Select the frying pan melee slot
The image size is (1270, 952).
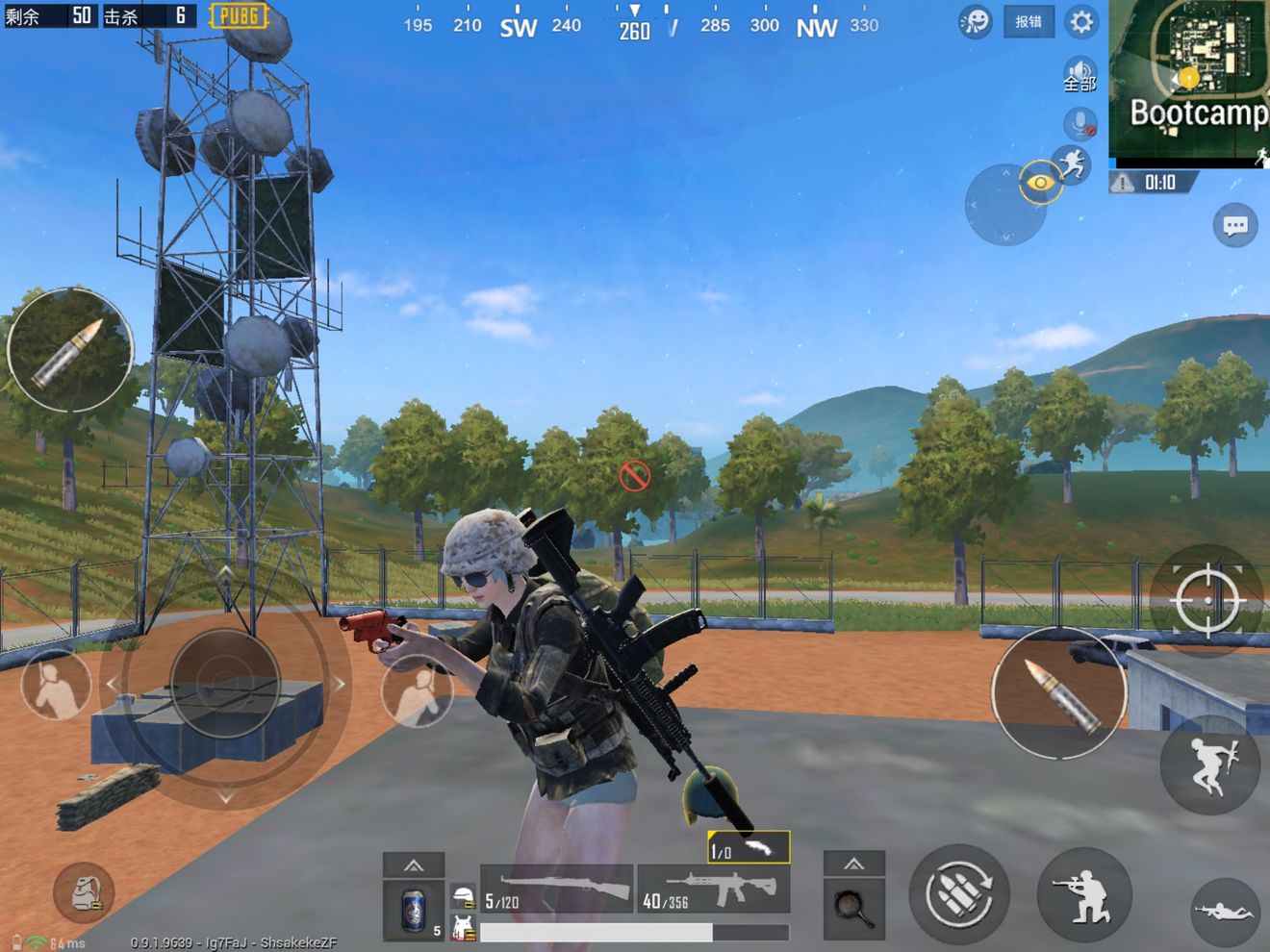(x=853, y=909)
